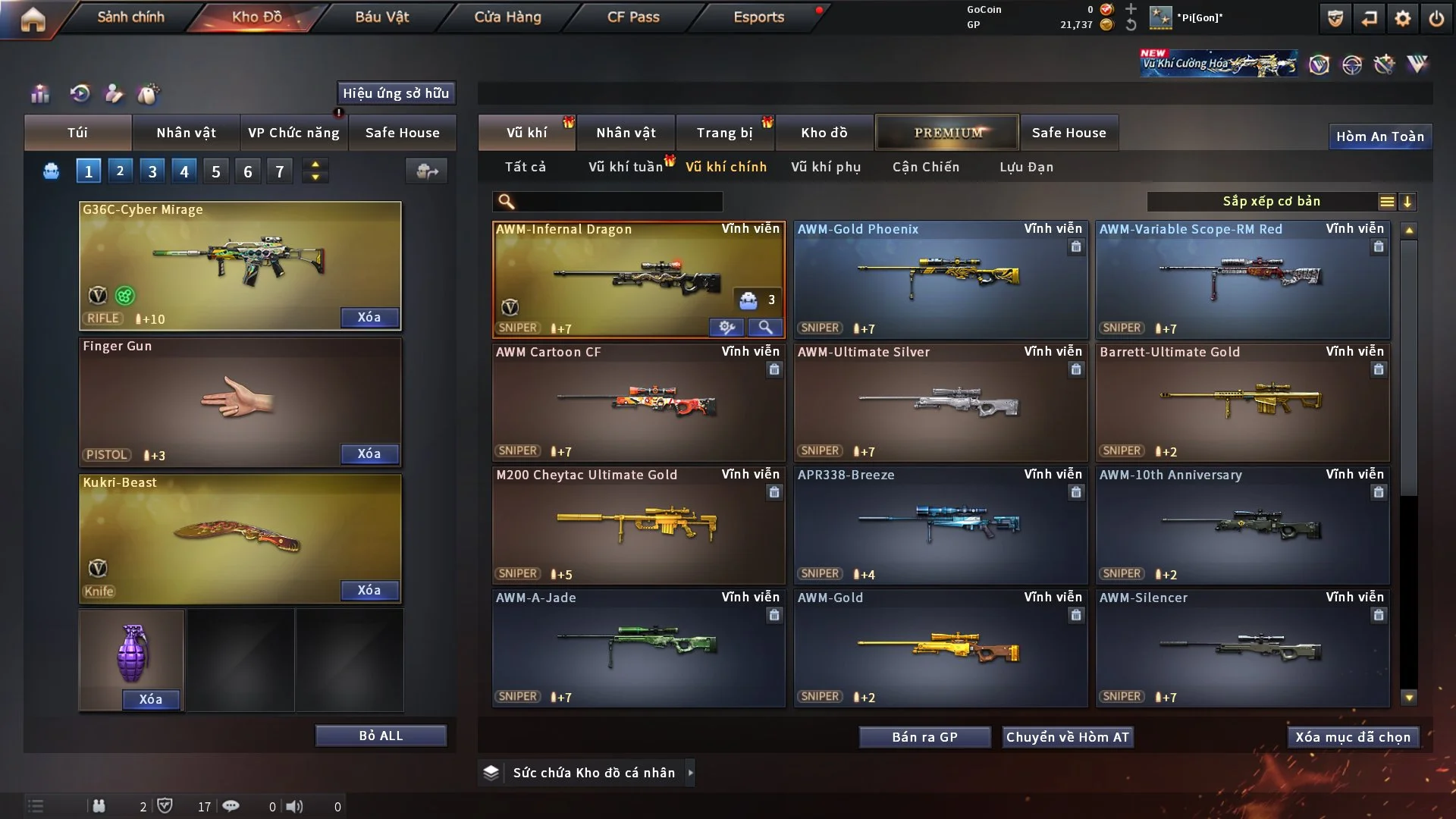
Task: Show the Vũ khí phụ category
Action: tap(826, 167)
